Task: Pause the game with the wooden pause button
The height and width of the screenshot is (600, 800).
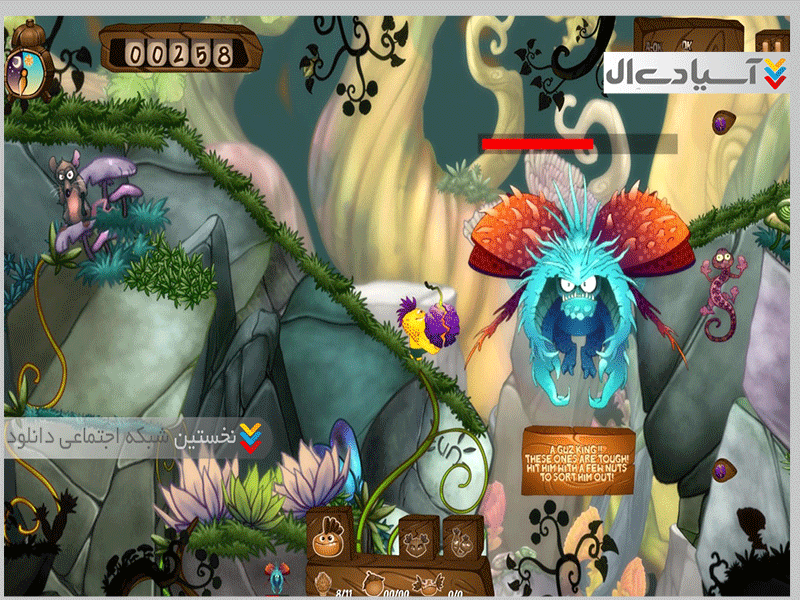Action: point(773,42)
